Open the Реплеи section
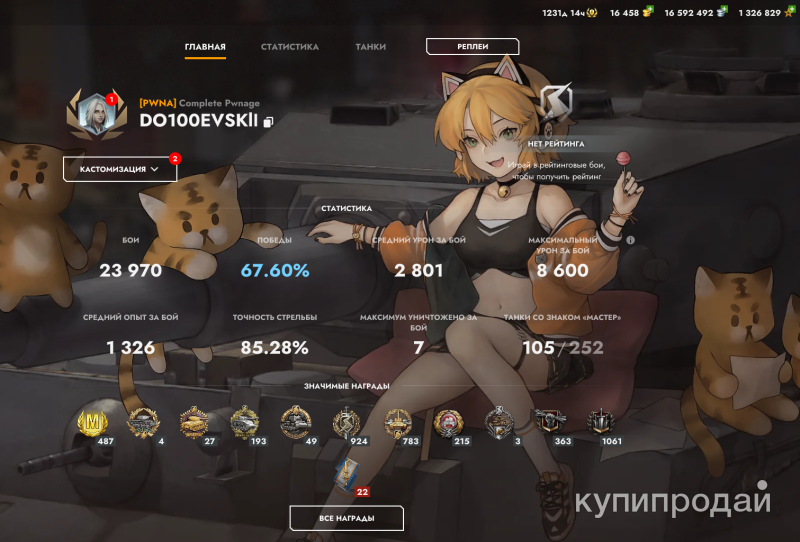The height and width of the screenshot is (542, 800). pos(472,46)
